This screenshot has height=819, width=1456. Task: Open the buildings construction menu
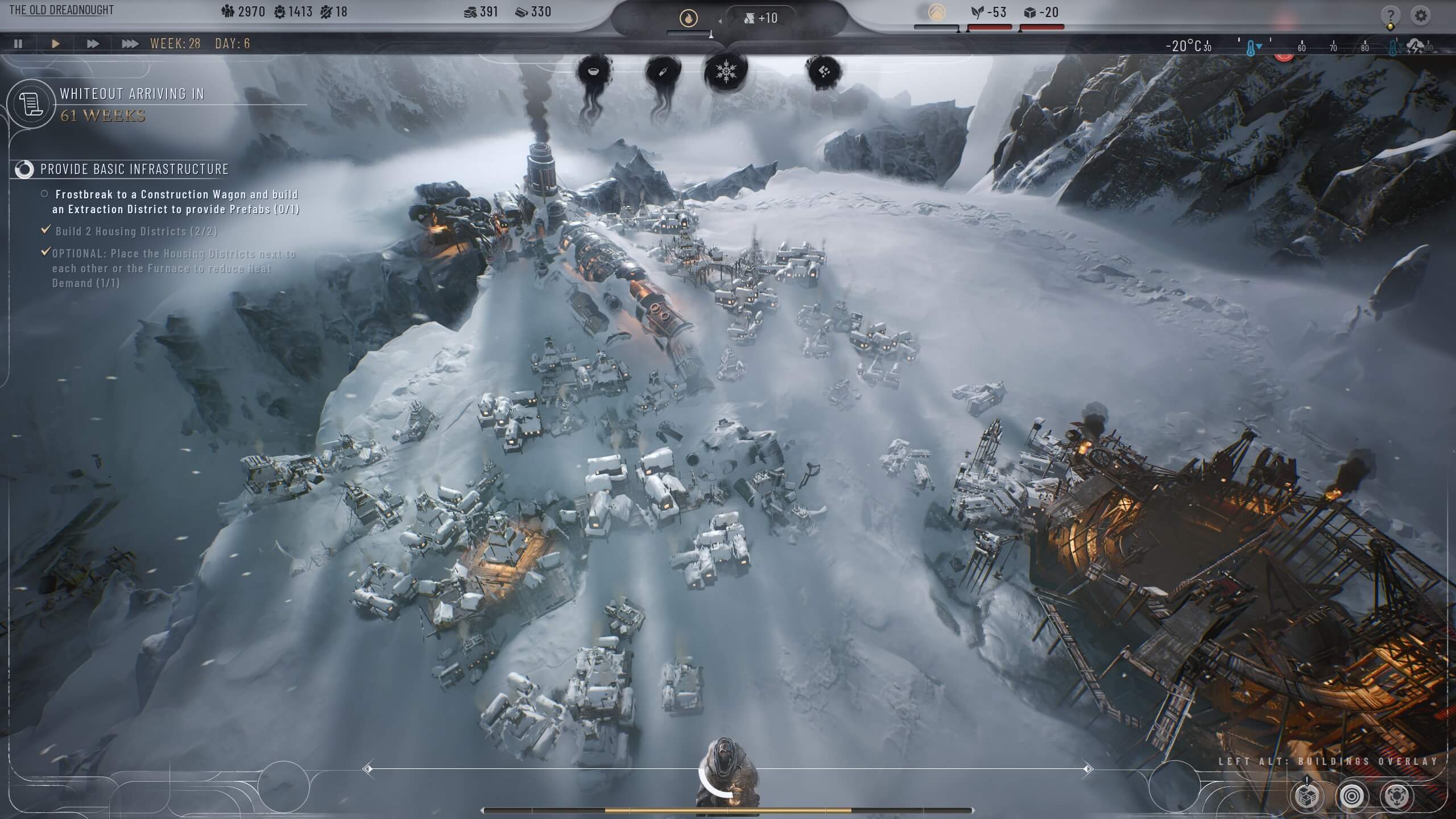pyautogui.click(x=1306, y=796)
